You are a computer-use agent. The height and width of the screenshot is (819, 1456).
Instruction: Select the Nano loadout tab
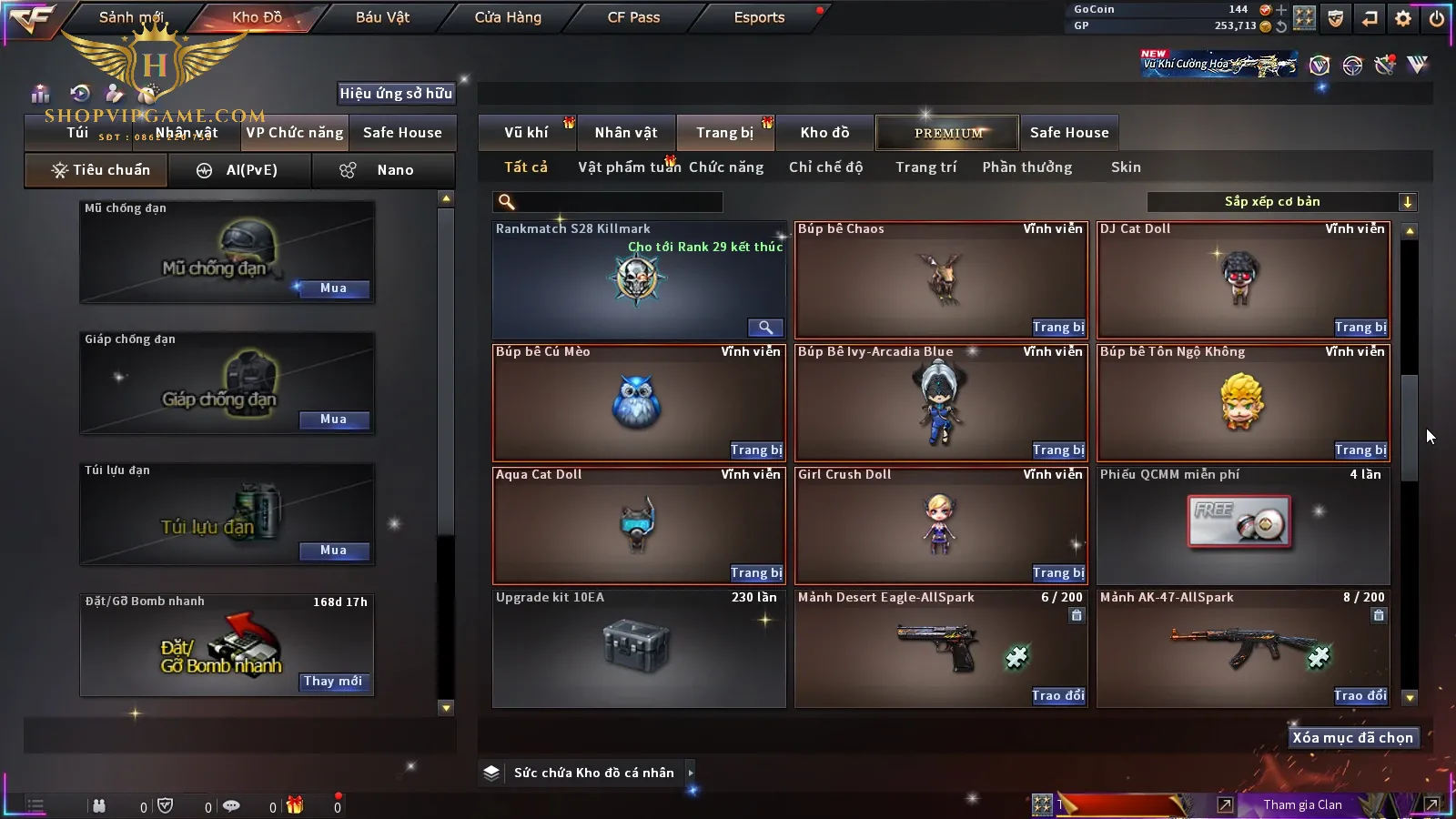pyautogui.click(x=383, y=170)
